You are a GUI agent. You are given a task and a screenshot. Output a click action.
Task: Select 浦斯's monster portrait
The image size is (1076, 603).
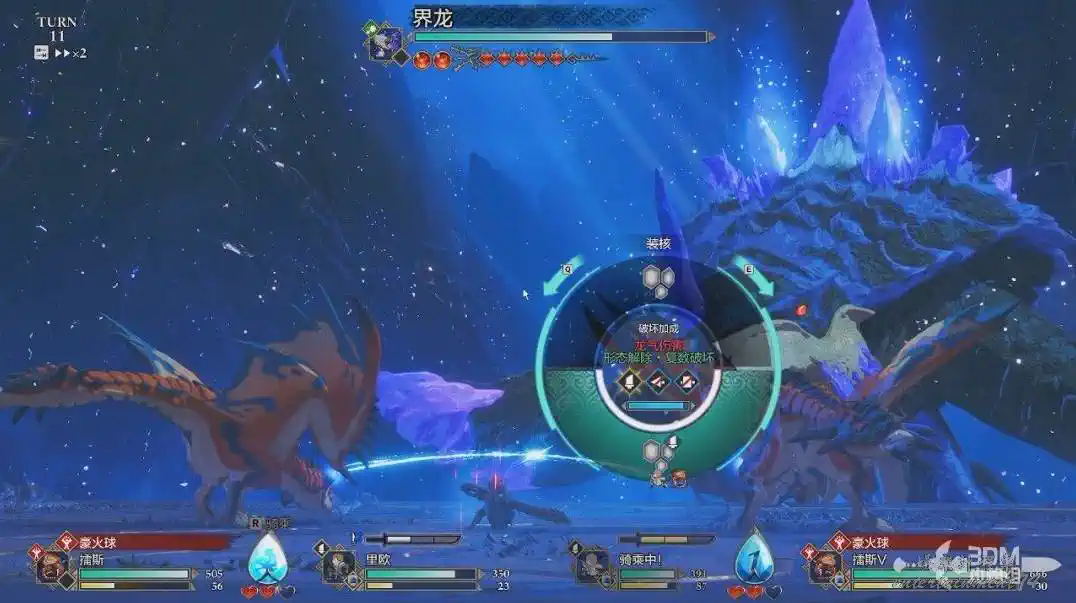pos(52,567)
